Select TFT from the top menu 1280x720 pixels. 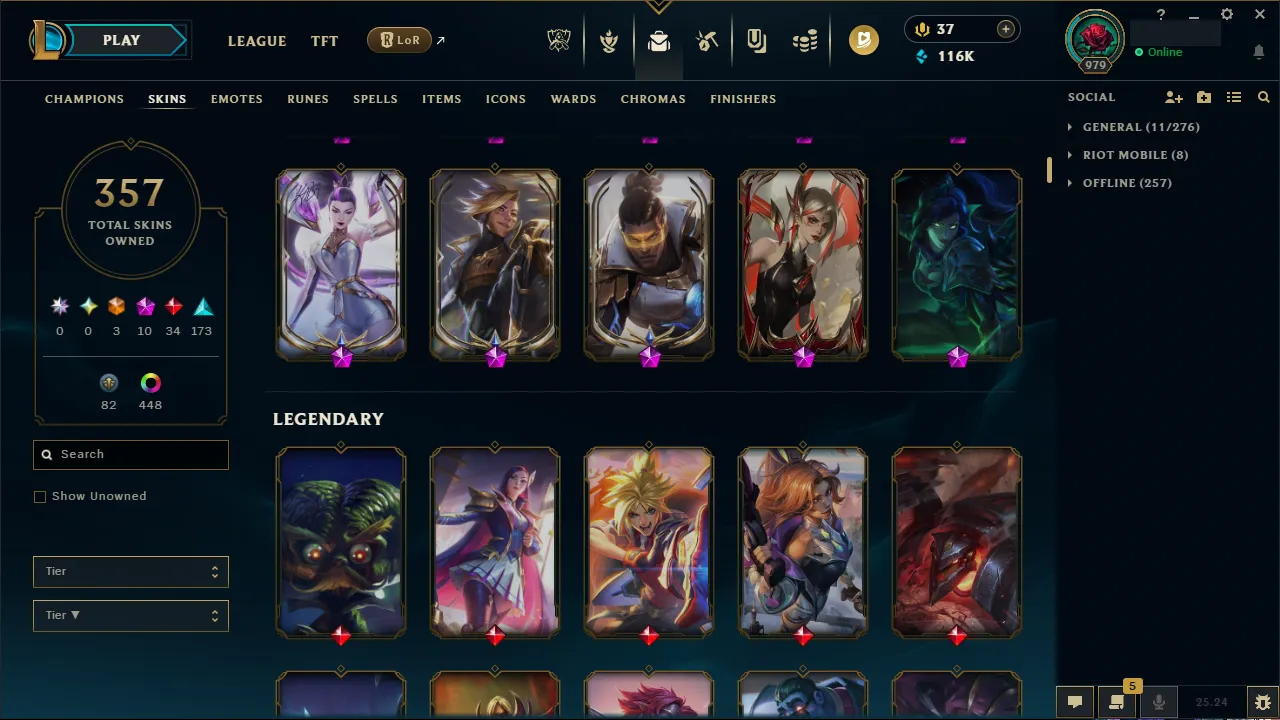(324, 41)
